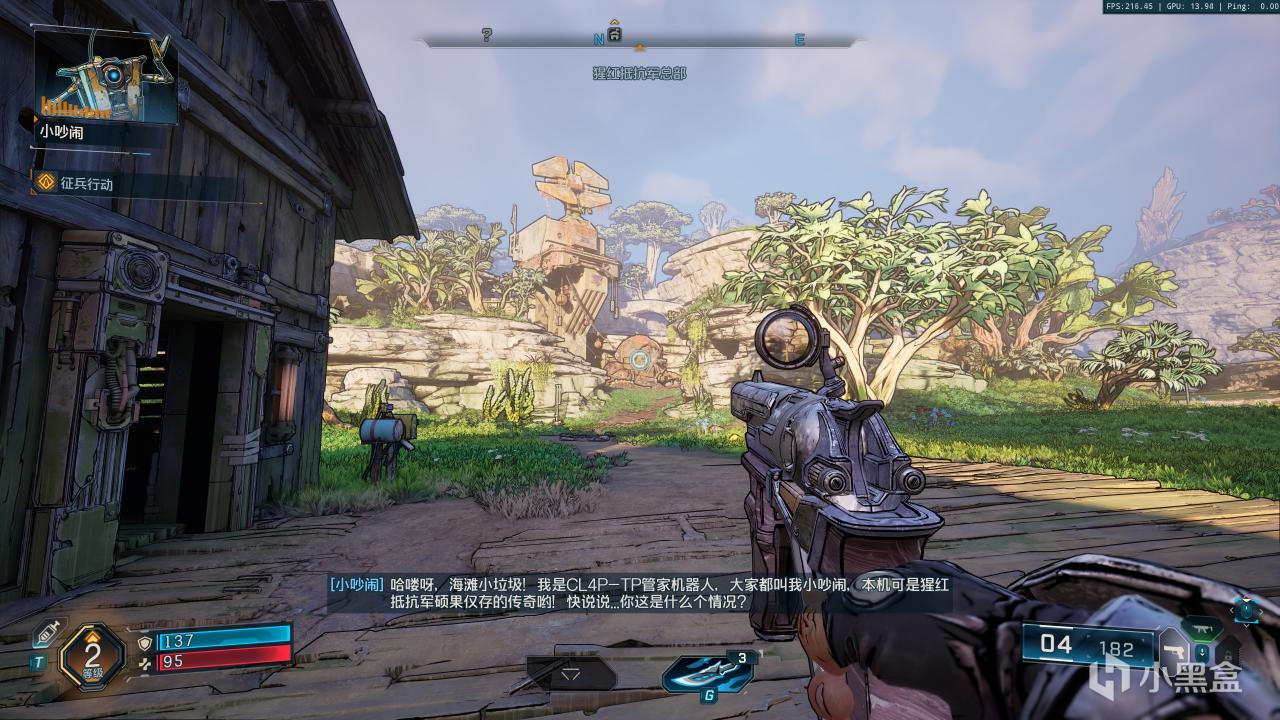Select the compass bar objective marker
1280x720 pixels.
point(615,35)
